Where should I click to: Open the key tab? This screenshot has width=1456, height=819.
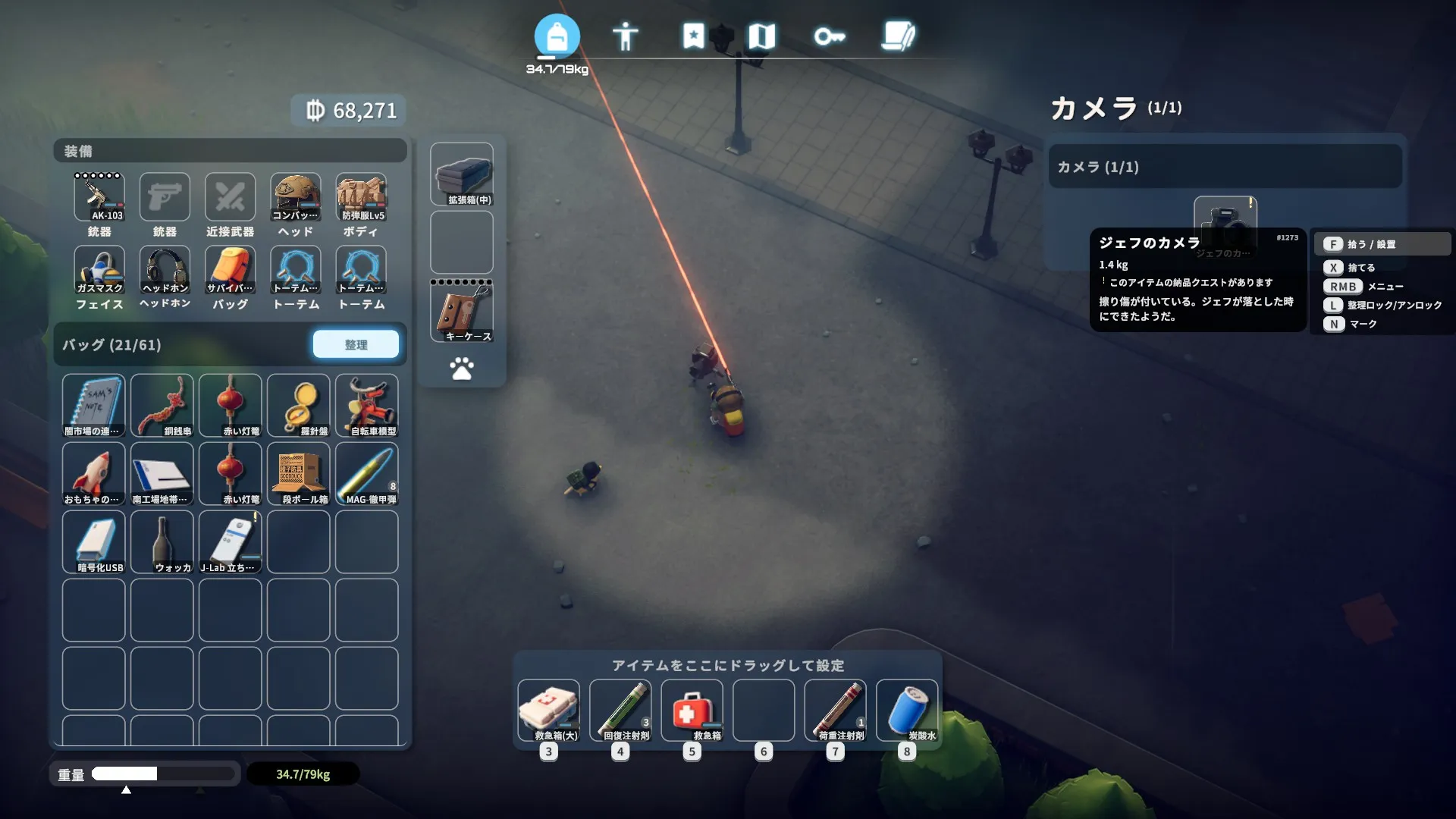click(x=829, y=36)
